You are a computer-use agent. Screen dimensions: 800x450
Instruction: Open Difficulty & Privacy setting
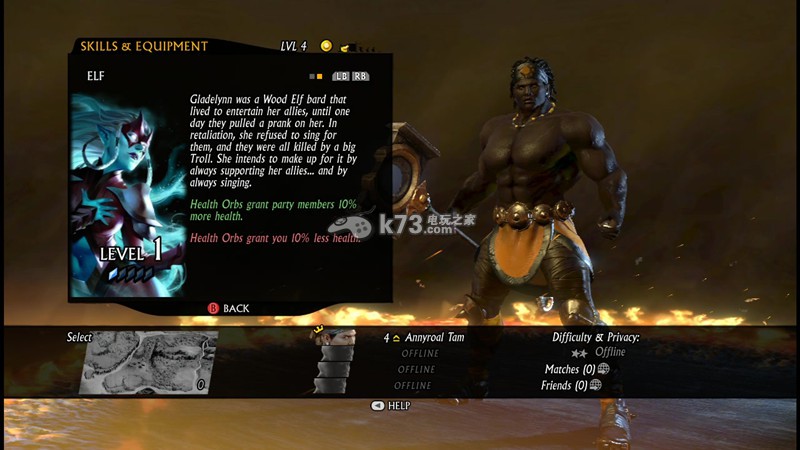tap(596, 338)
